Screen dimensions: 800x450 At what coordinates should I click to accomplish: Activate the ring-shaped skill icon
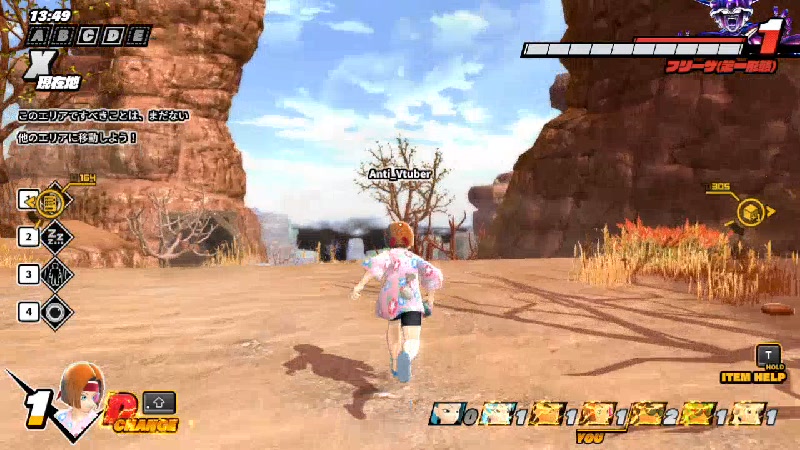click(x=54, y=311)
